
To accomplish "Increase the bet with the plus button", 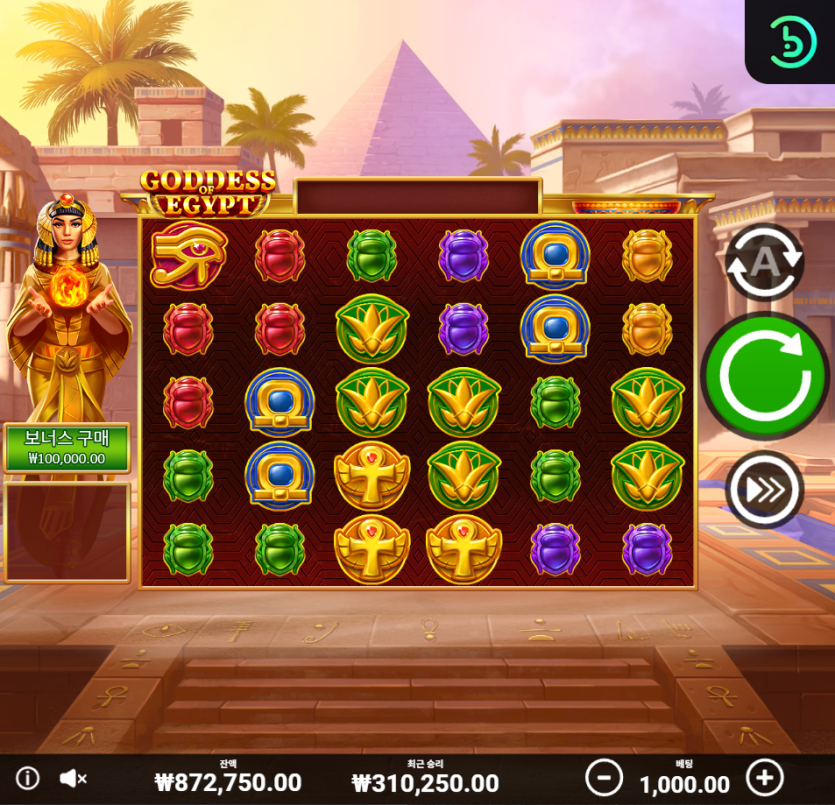I will (765, 777).
